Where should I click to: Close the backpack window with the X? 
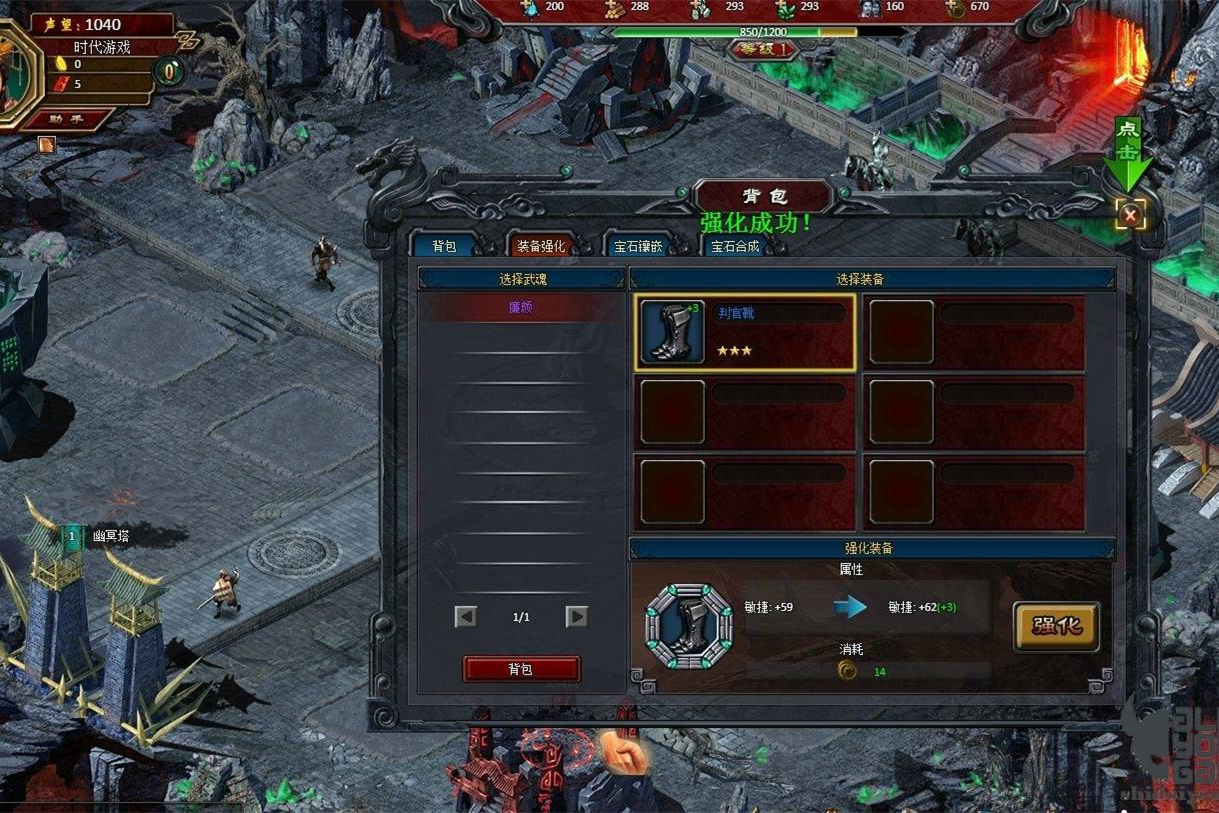tap(1130, 214)
